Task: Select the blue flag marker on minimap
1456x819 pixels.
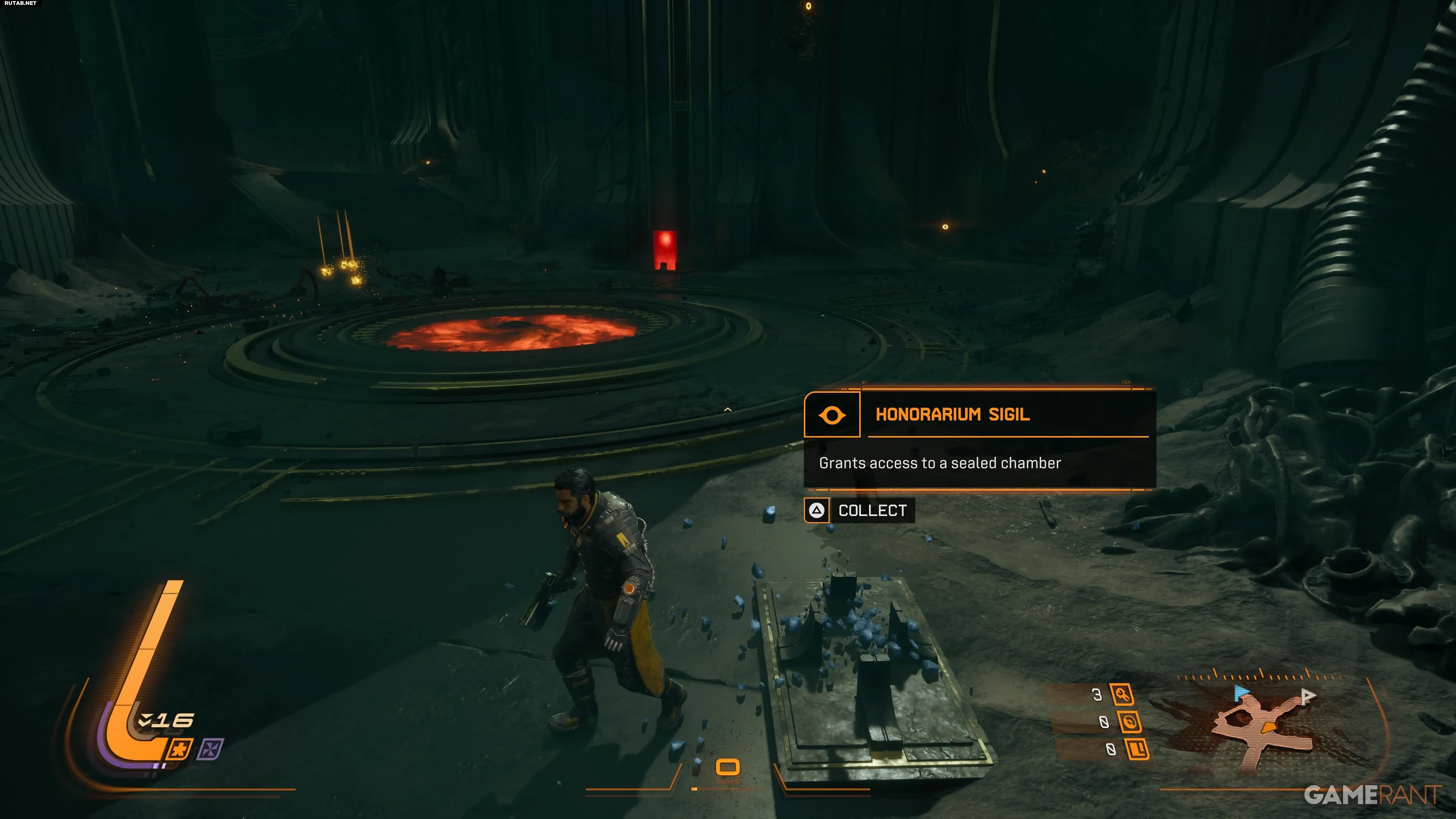Action: 1241,692
